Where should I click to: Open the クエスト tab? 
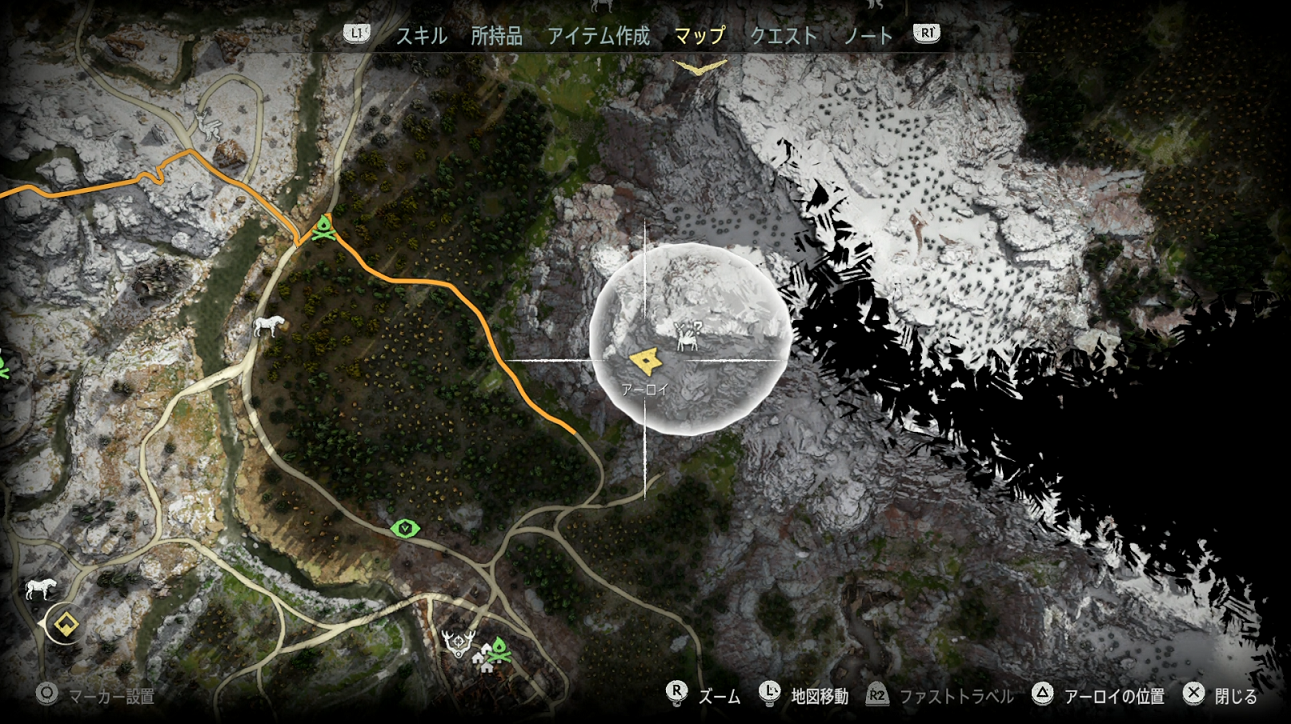click(x=784, y=33)
